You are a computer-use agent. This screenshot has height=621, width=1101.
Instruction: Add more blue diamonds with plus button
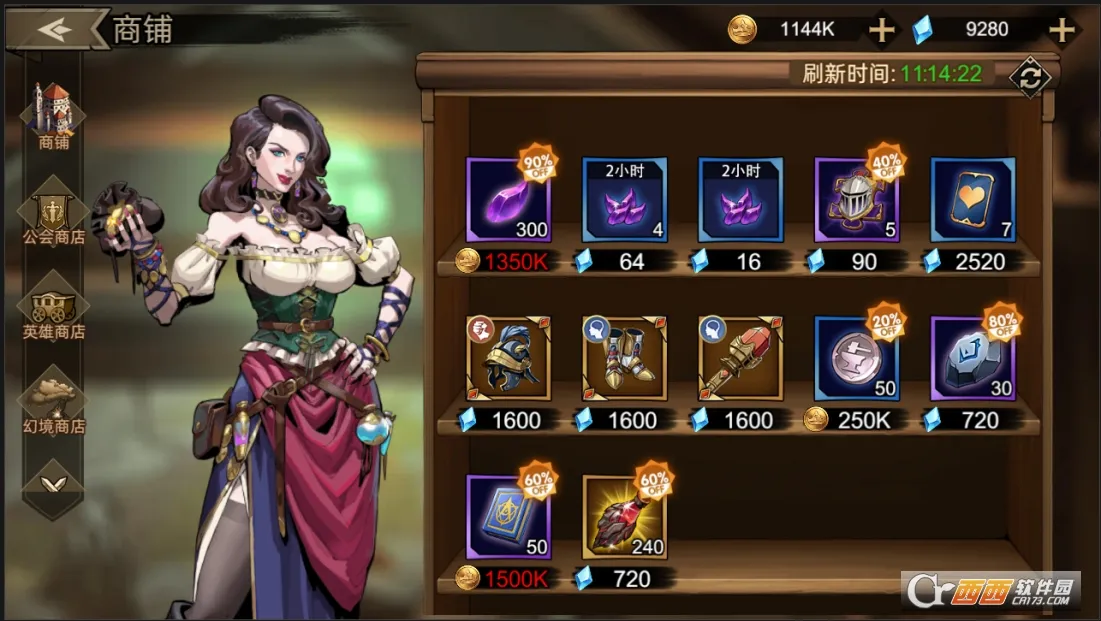[x=1060, y=30]
